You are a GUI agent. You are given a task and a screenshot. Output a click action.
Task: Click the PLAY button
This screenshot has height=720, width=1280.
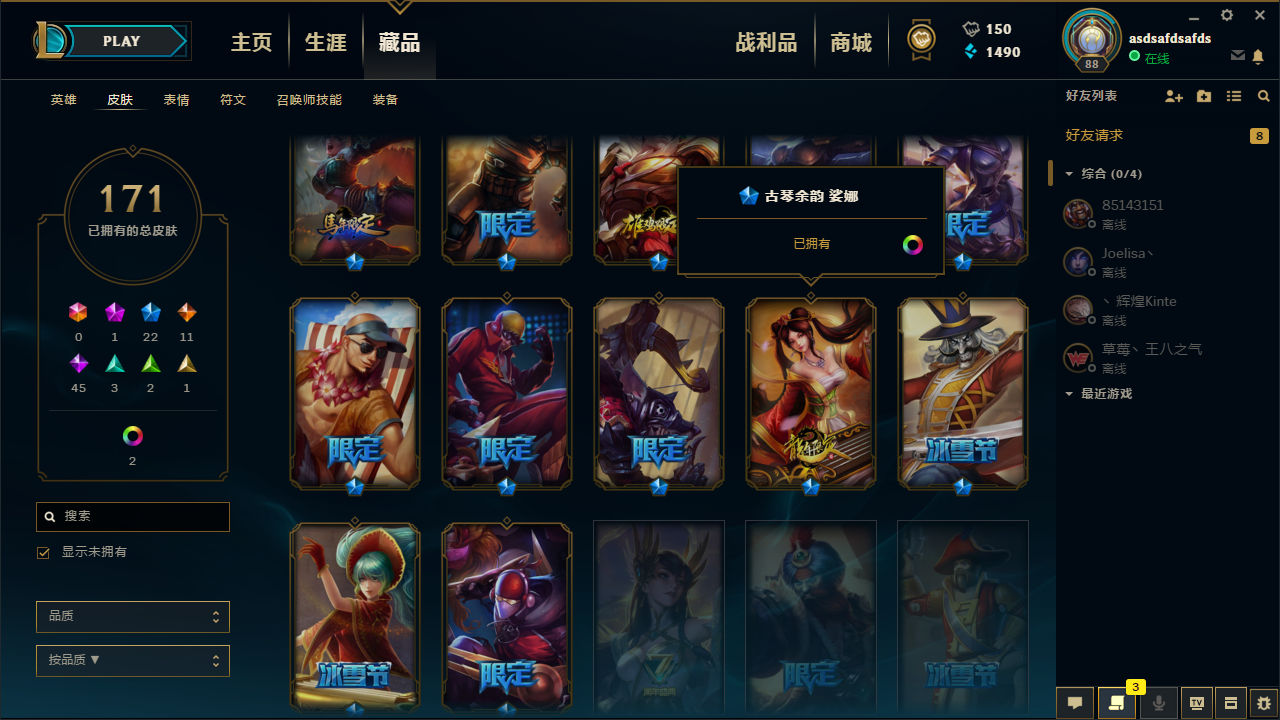pyautogui.click(x=121, y=41)
